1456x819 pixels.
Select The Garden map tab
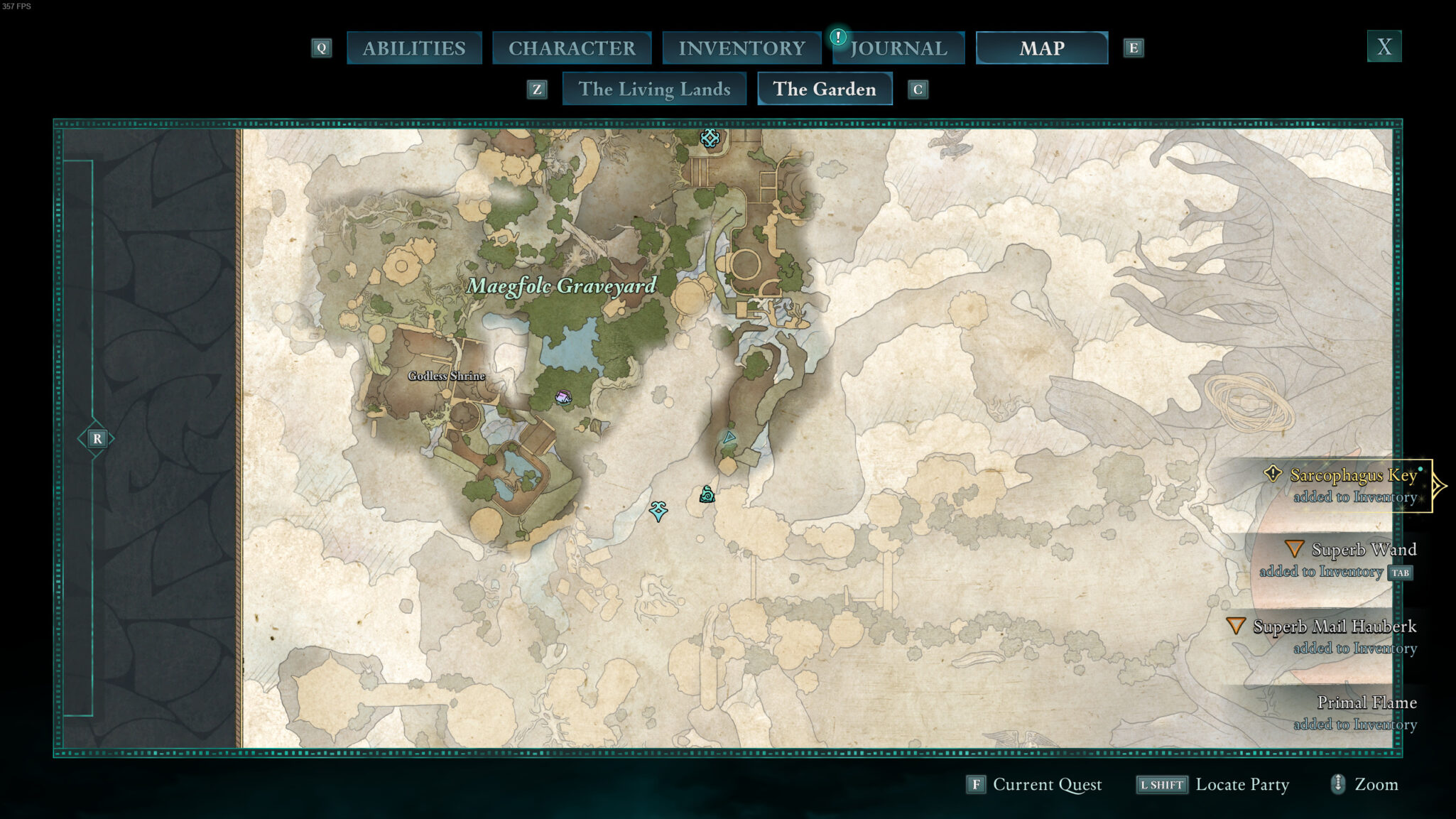(824, 90)
